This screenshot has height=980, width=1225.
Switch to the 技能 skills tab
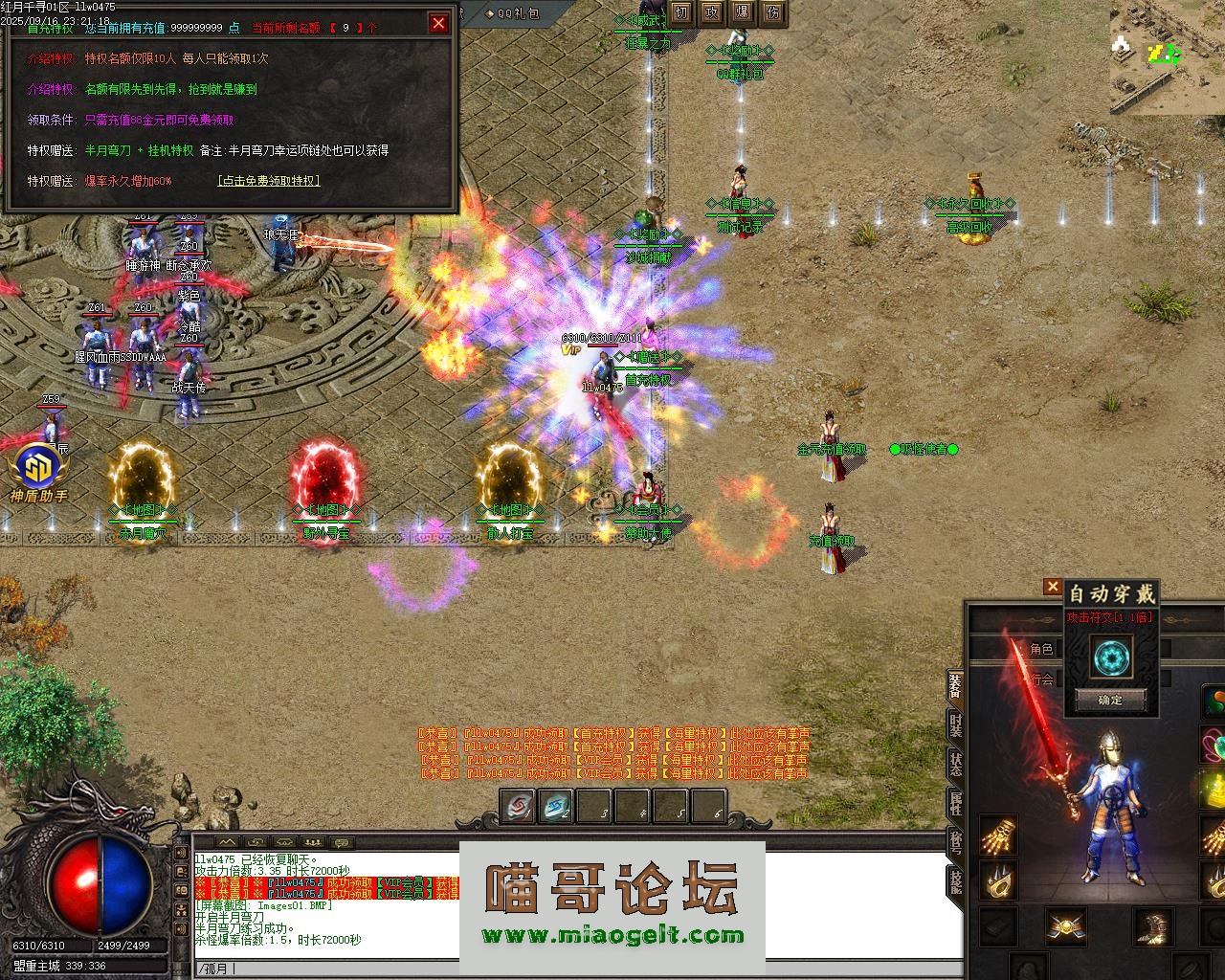pyautogui.click(x=955, y=879)
